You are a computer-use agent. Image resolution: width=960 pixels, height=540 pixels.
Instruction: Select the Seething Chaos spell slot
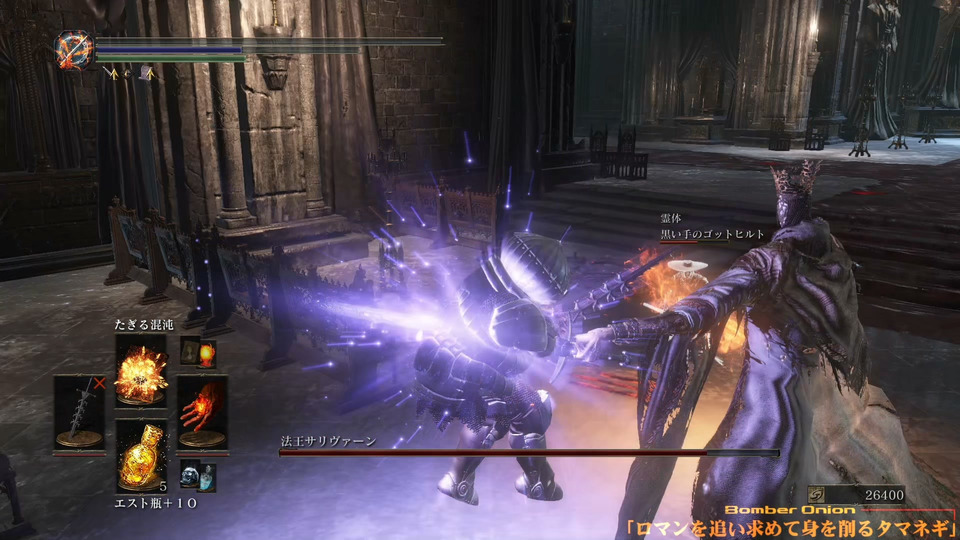tap(140, 370)
